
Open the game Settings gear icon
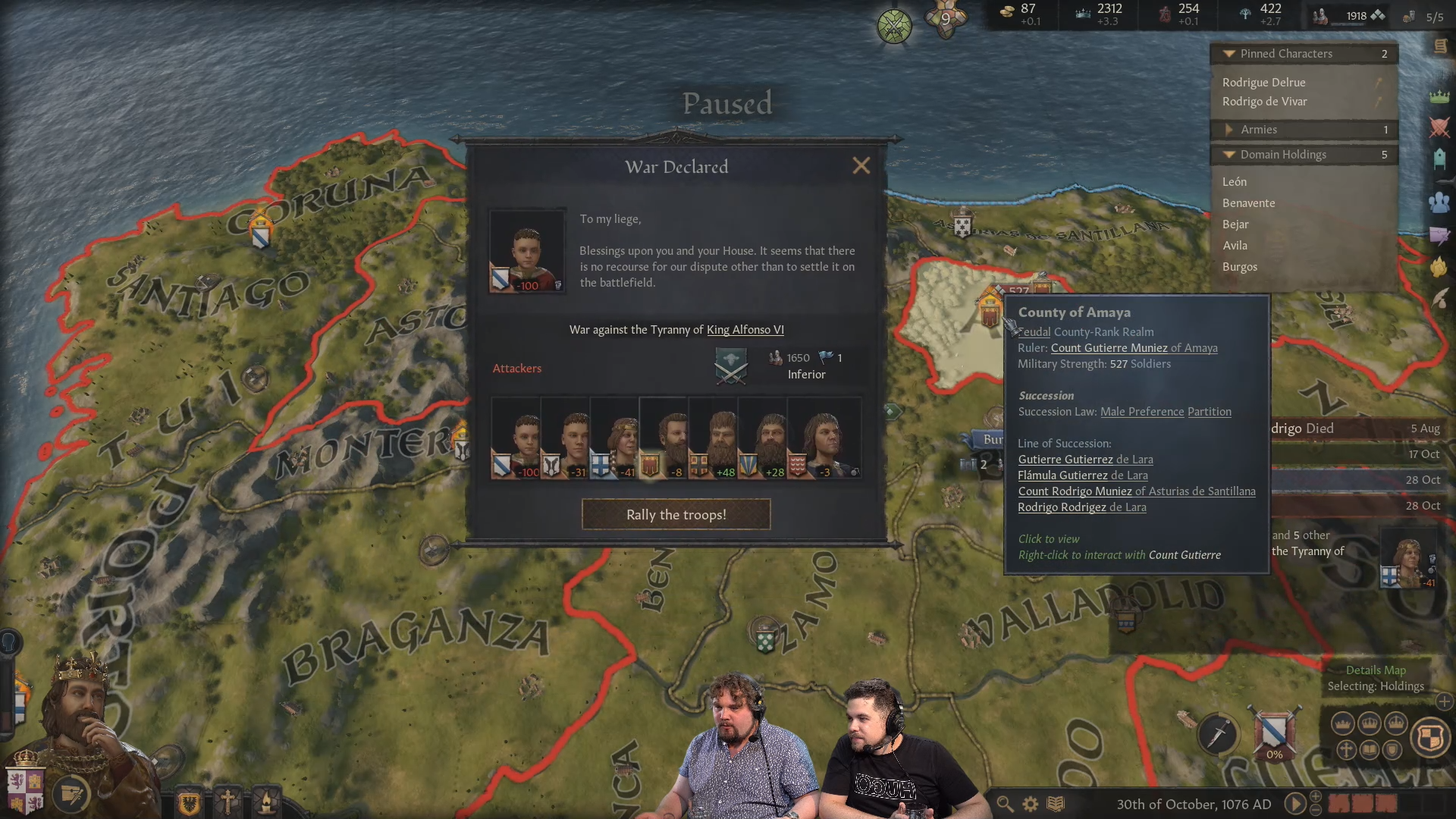(1030, 804)
